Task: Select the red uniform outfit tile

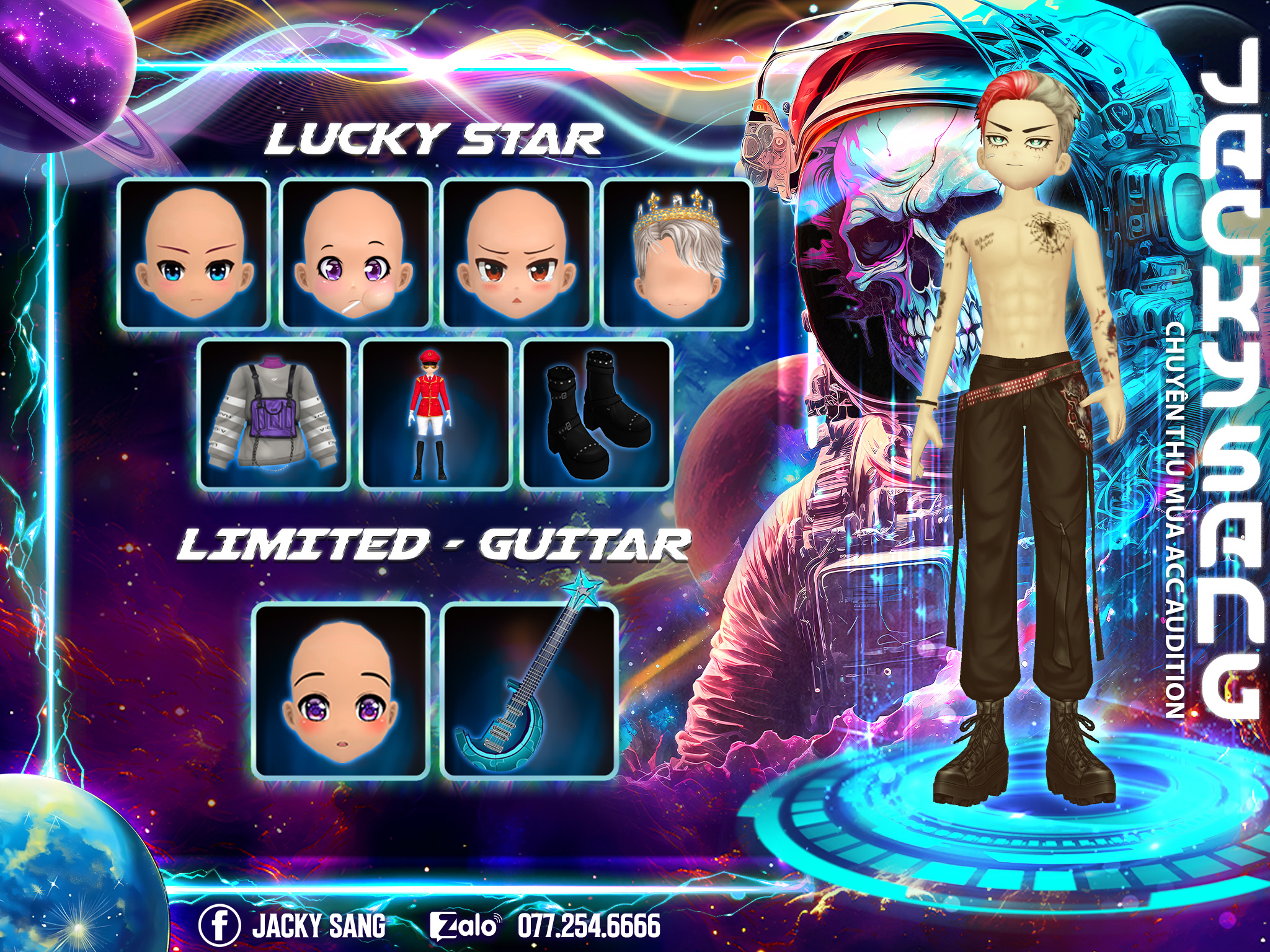Action: click(x=435, y=415)
